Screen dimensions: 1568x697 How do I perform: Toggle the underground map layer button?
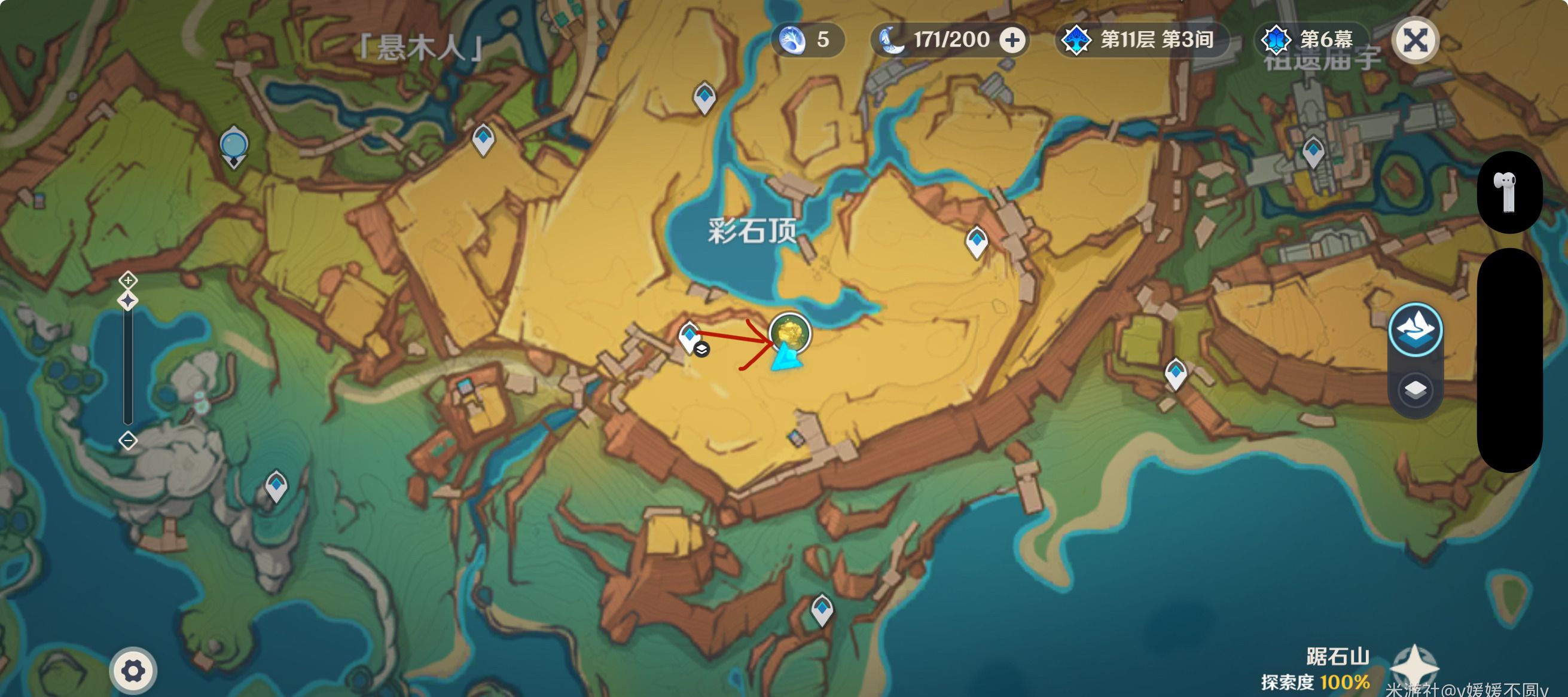click(x=1416, y=390)
